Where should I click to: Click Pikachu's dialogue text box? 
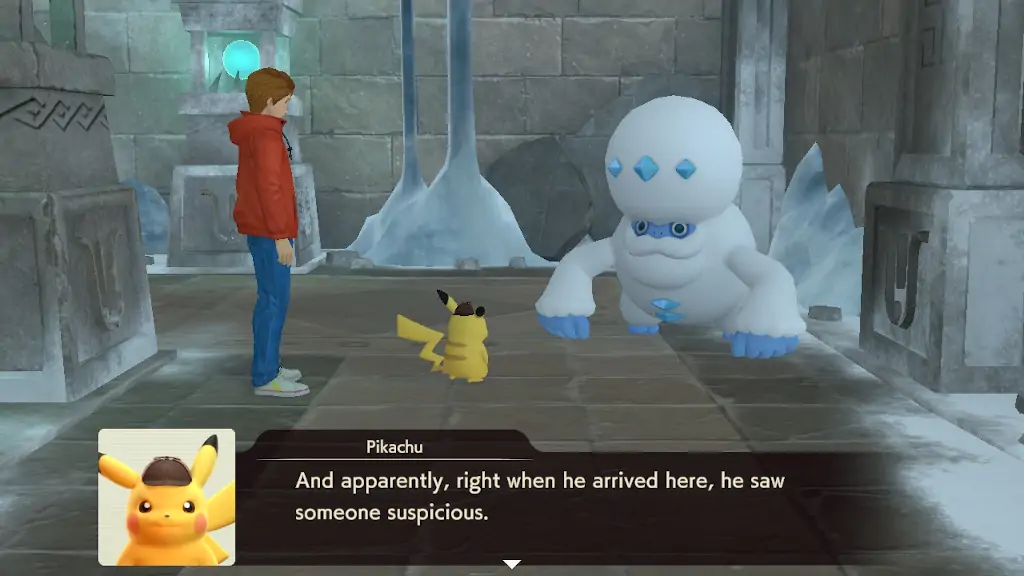coord(560,497)
